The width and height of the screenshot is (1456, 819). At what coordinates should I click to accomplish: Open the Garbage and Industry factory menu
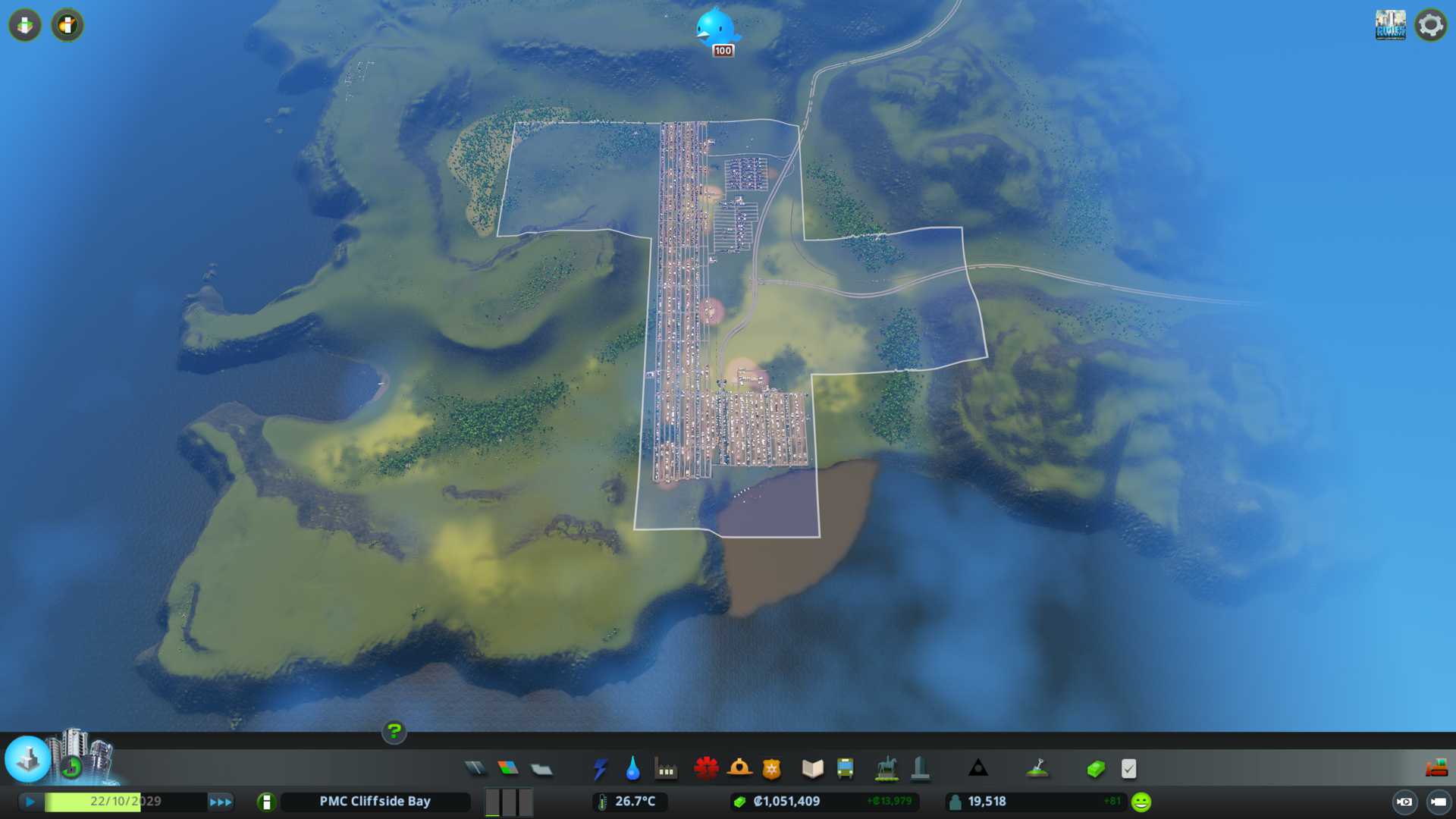(x=666, y=769)
